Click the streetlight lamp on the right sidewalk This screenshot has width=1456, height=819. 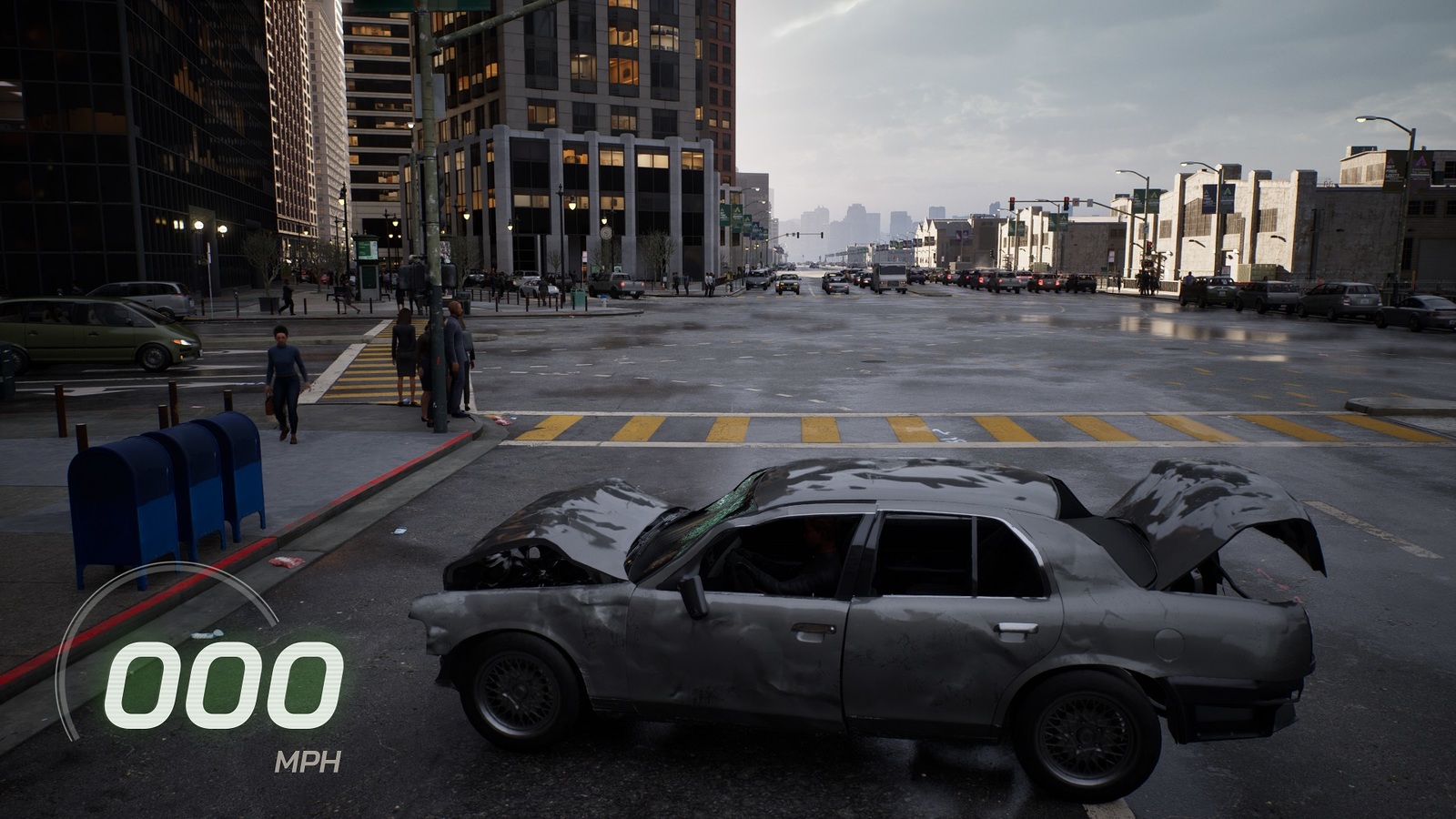click(x=1361, y=122)
